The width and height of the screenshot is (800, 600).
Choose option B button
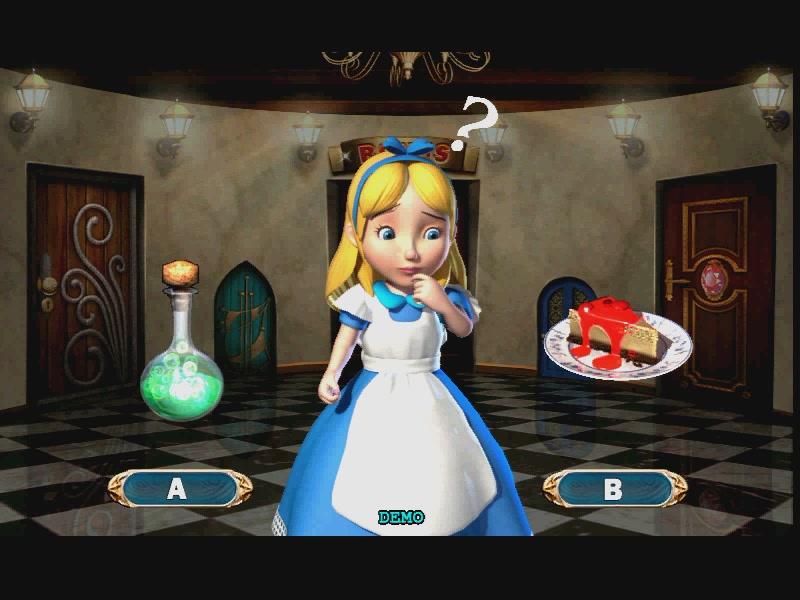[x=614, y=488]
